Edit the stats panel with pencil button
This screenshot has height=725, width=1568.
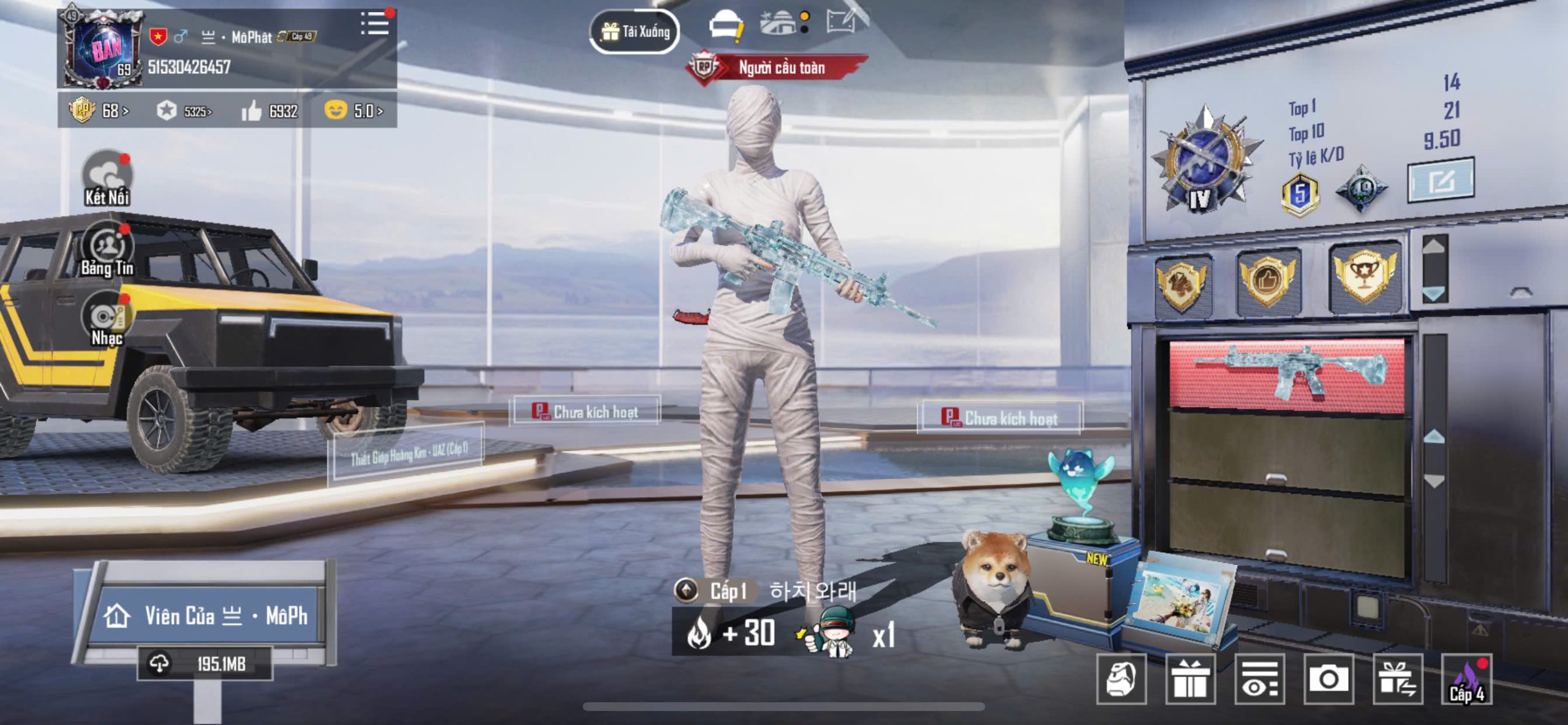(1441, 180)
